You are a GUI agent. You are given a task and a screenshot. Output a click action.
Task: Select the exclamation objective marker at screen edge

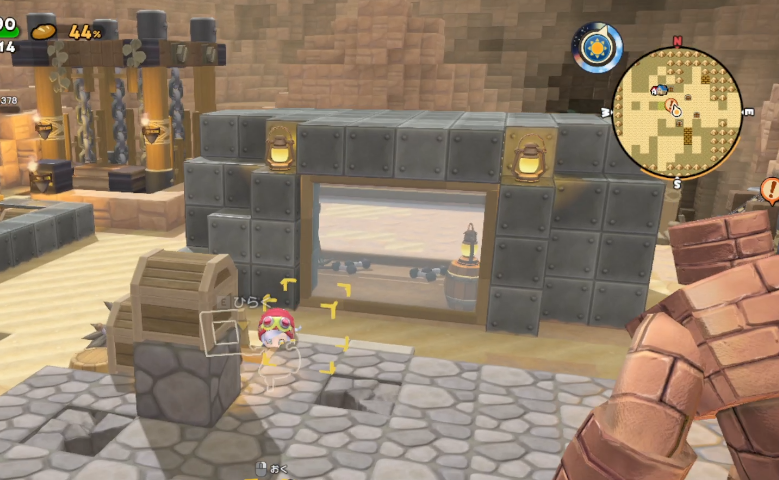point(770,189)
